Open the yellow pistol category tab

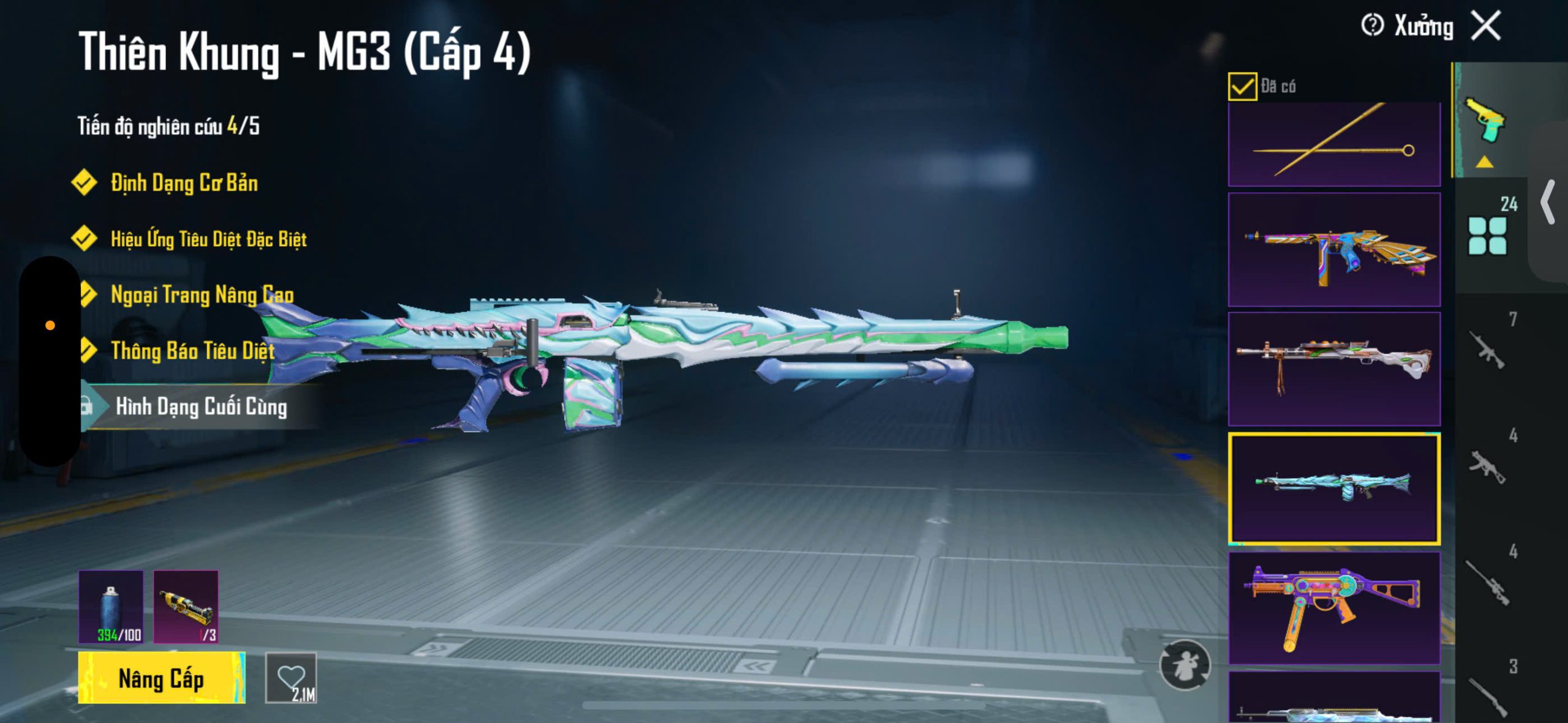click(x=1485, y=121)
